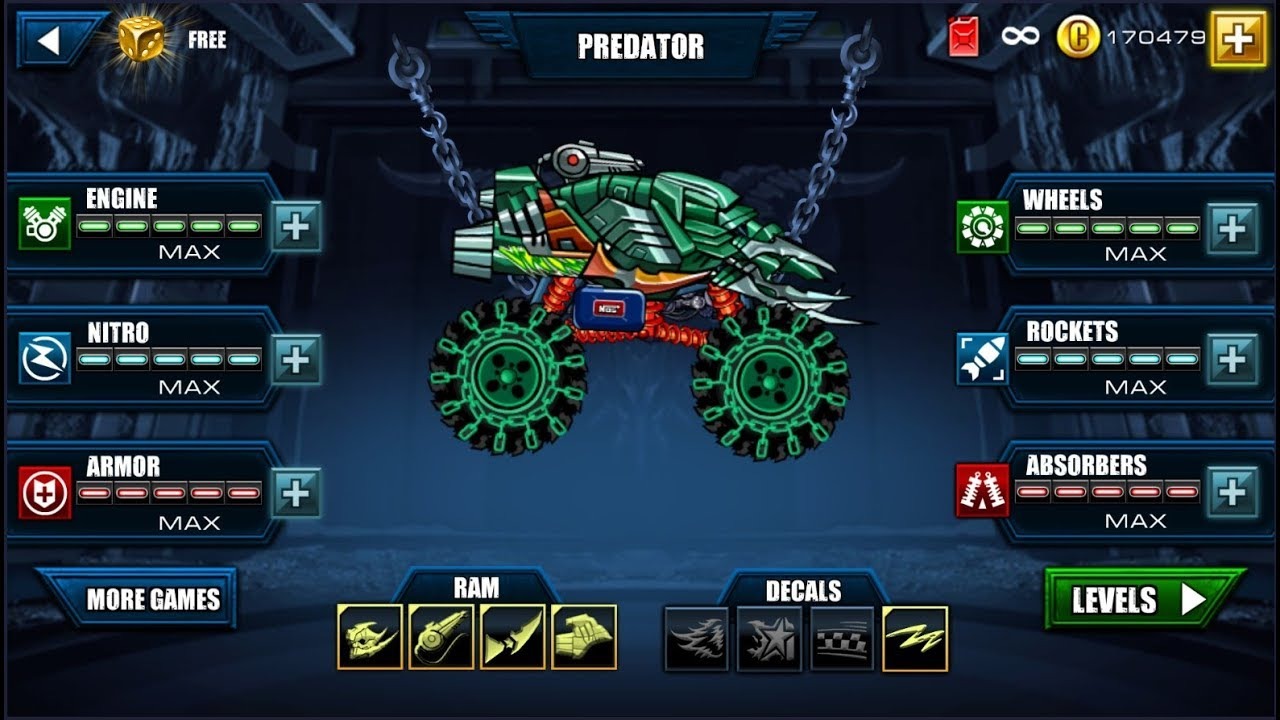
Task: Upgrade Absorbers with its plus button
Action: click(1232, 492)
